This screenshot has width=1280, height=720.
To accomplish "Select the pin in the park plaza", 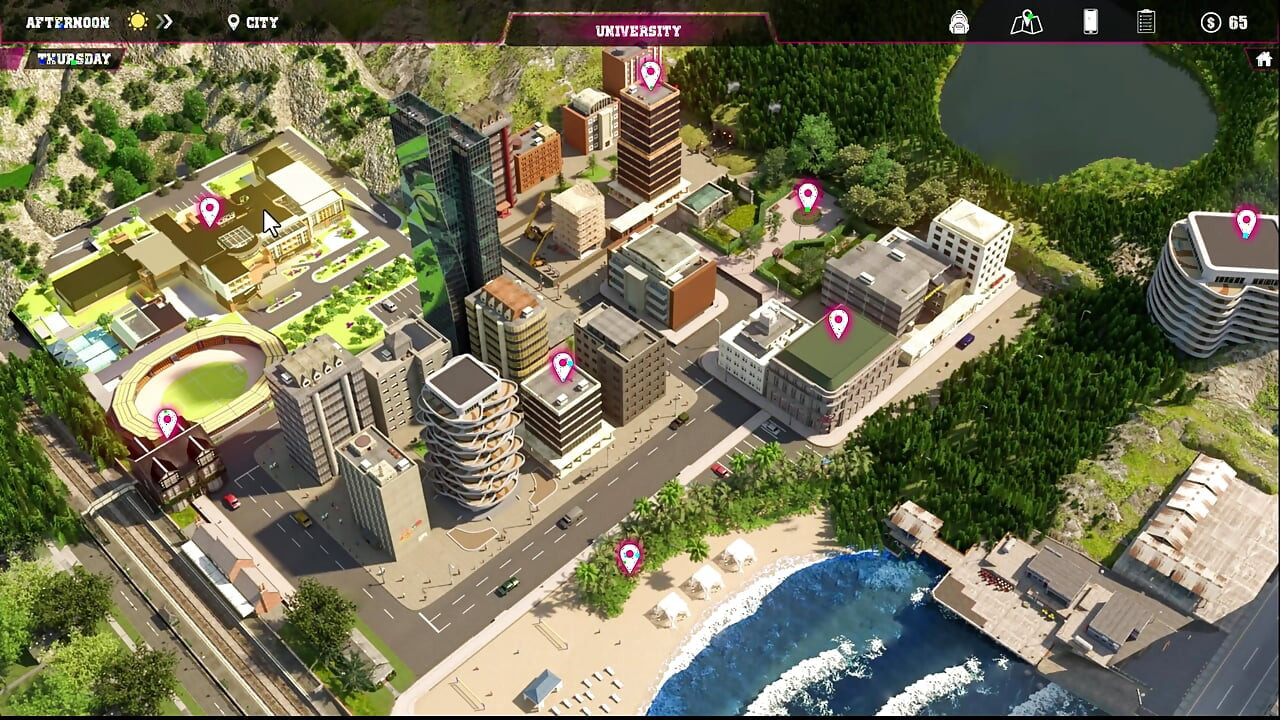I will pos(807,196).
